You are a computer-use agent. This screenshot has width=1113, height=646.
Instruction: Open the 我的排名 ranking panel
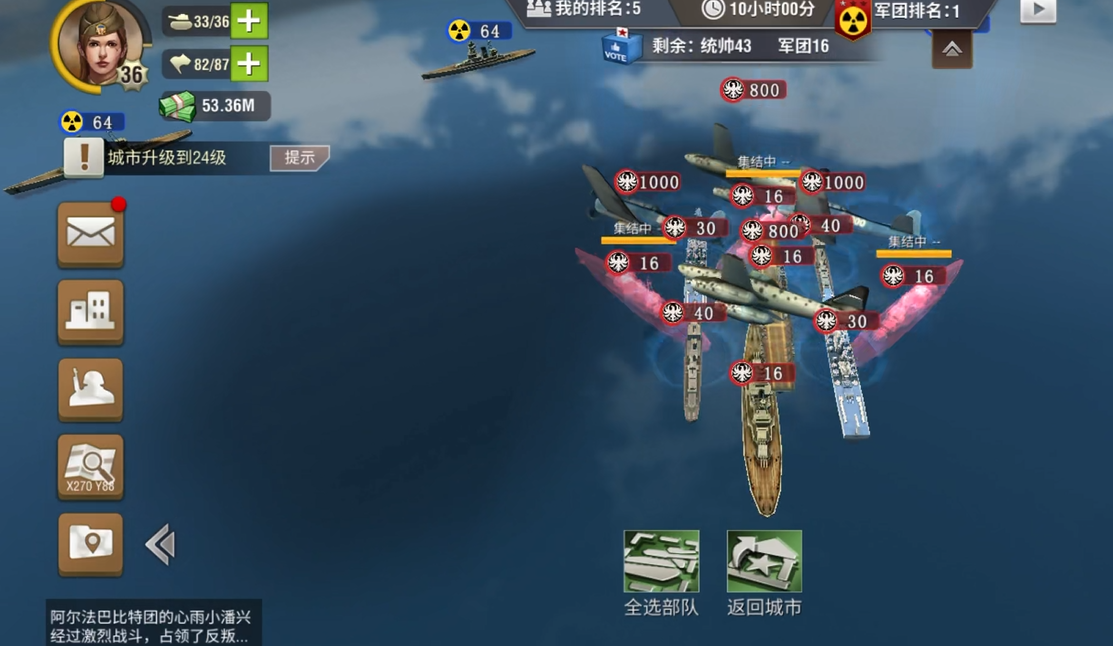(x=585, y=10)
